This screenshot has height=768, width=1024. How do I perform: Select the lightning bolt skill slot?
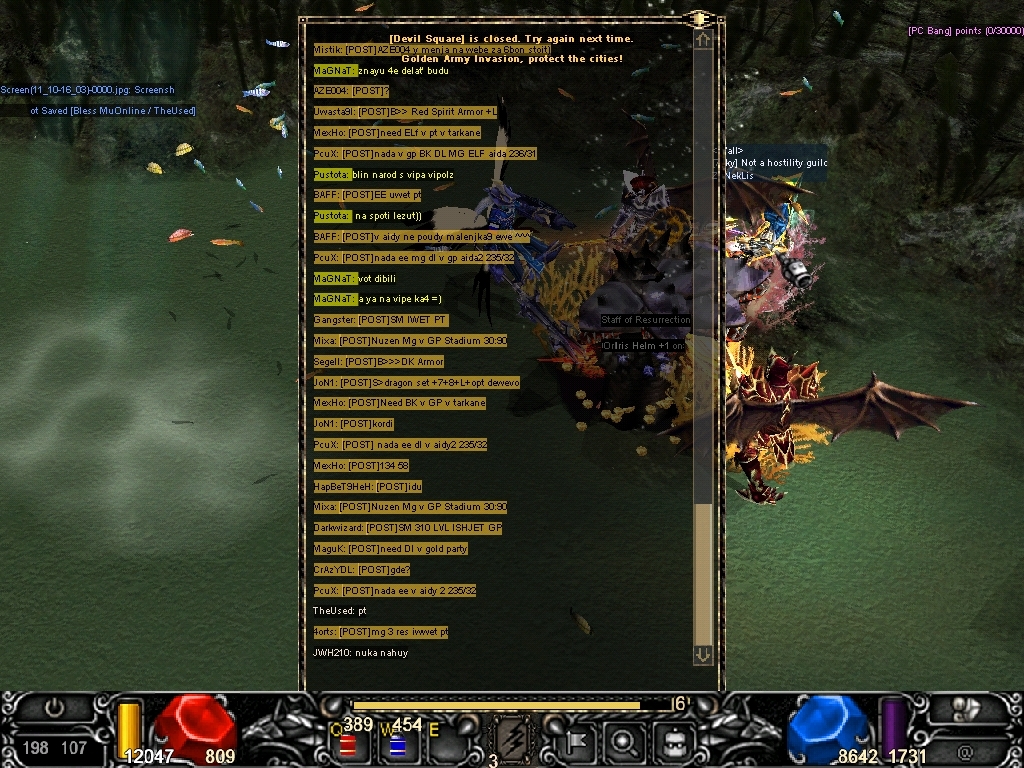click(x=512, y=739)
